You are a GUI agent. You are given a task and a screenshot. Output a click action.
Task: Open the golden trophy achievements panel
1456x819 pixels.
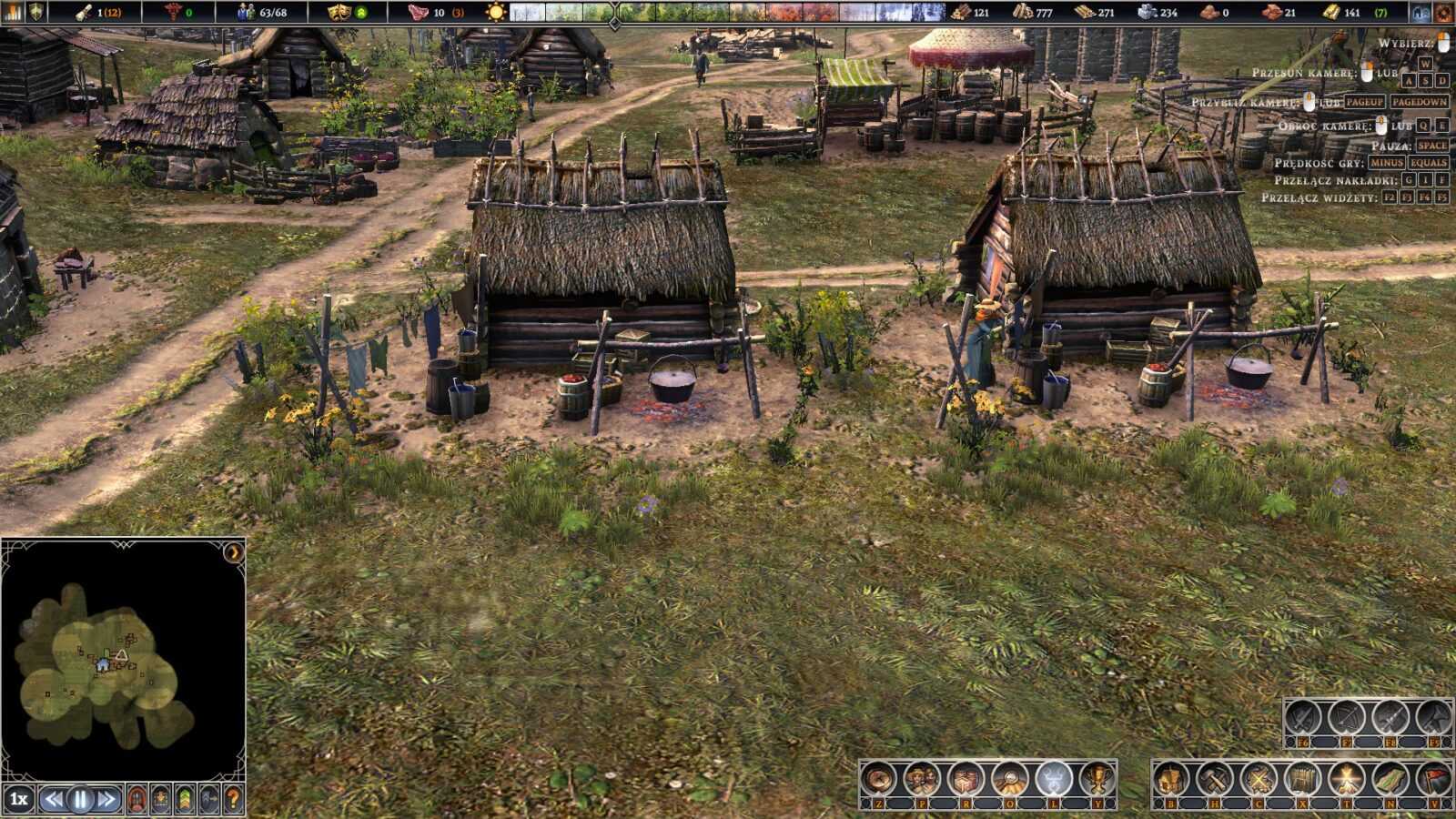pos(1097,780)
